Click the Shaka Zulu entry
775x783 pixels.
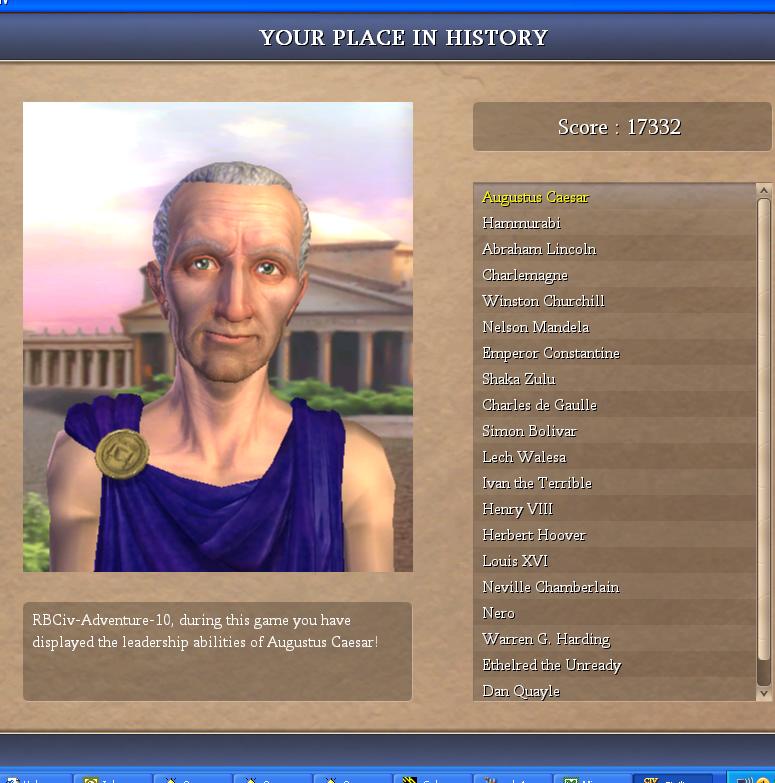tap(518, 379)
